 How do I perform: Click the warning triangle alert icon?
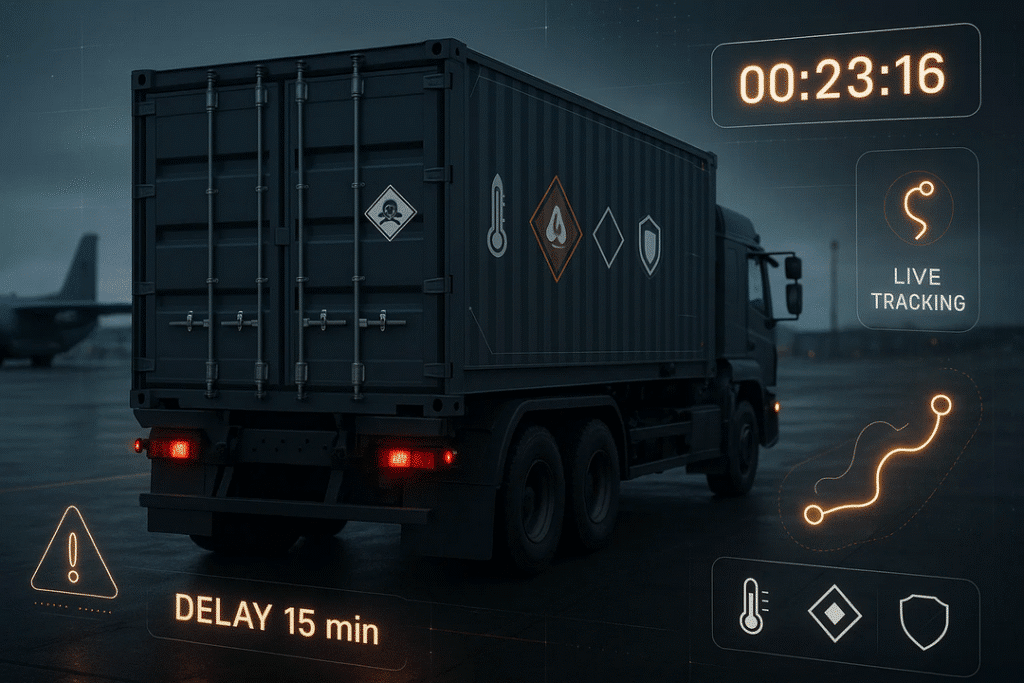pos(73,553)
